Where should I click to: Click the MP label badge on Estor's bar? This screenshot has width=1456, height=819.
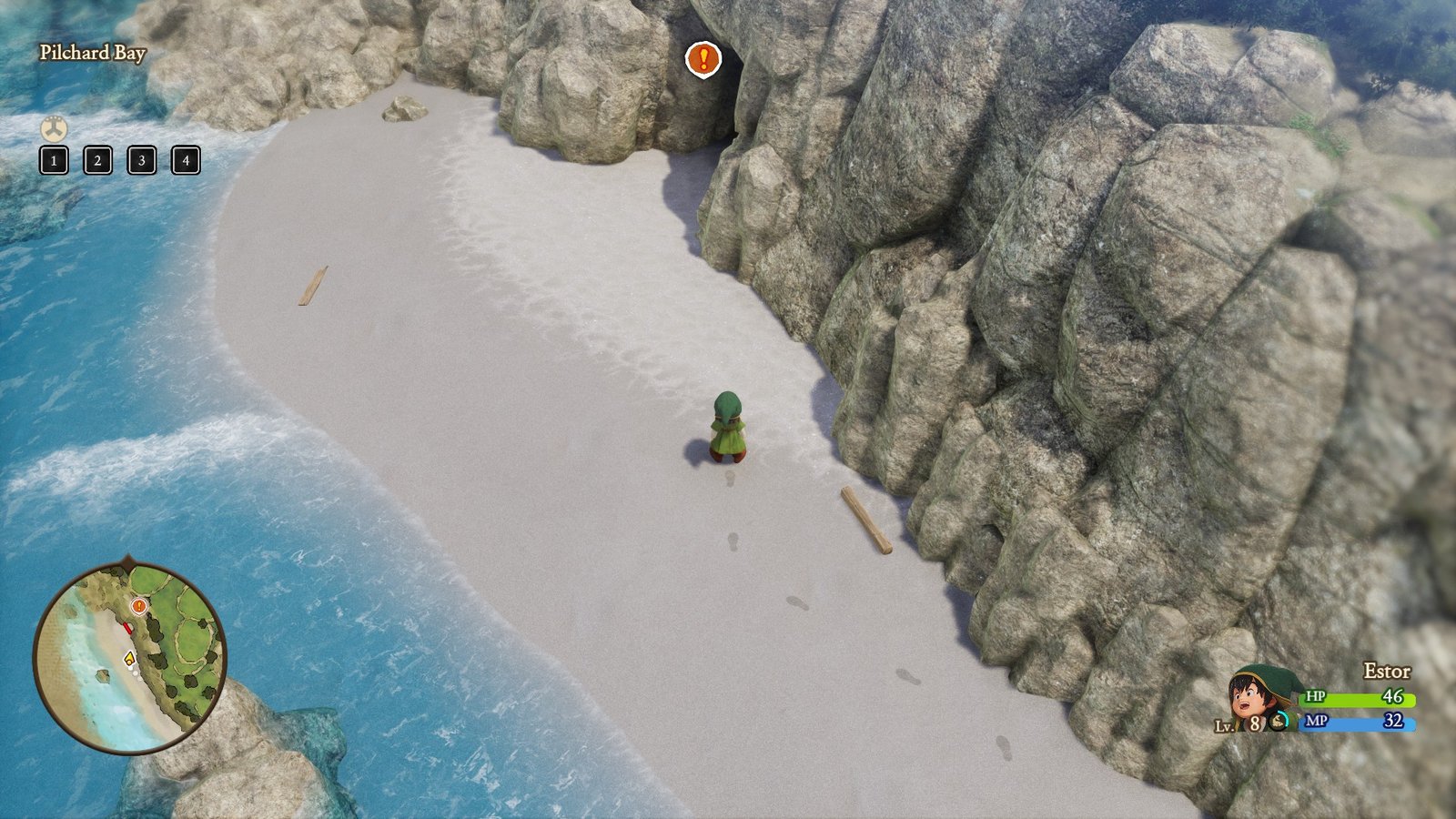[x=1316, y=722]
